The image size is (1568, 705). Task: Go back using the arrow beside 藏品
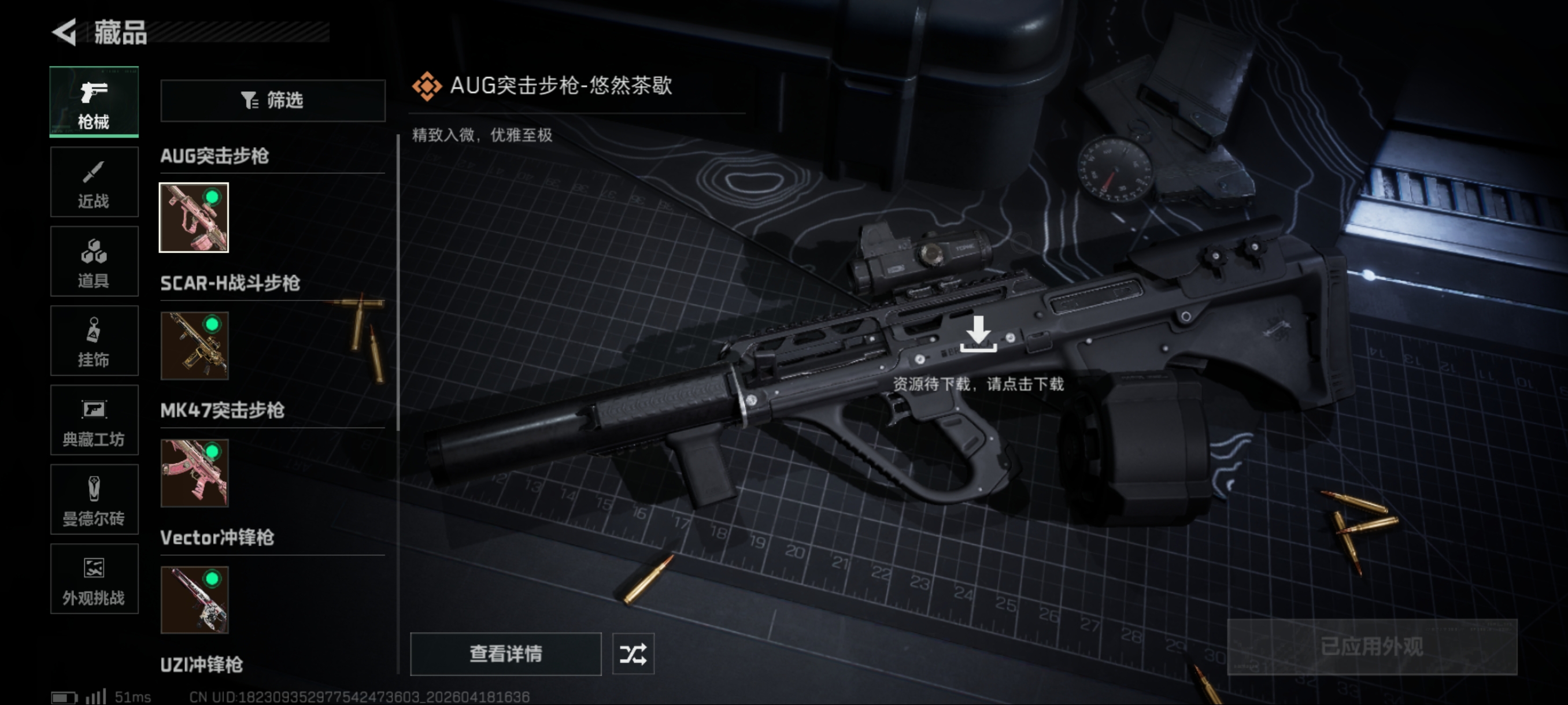(x=65, y=32)
